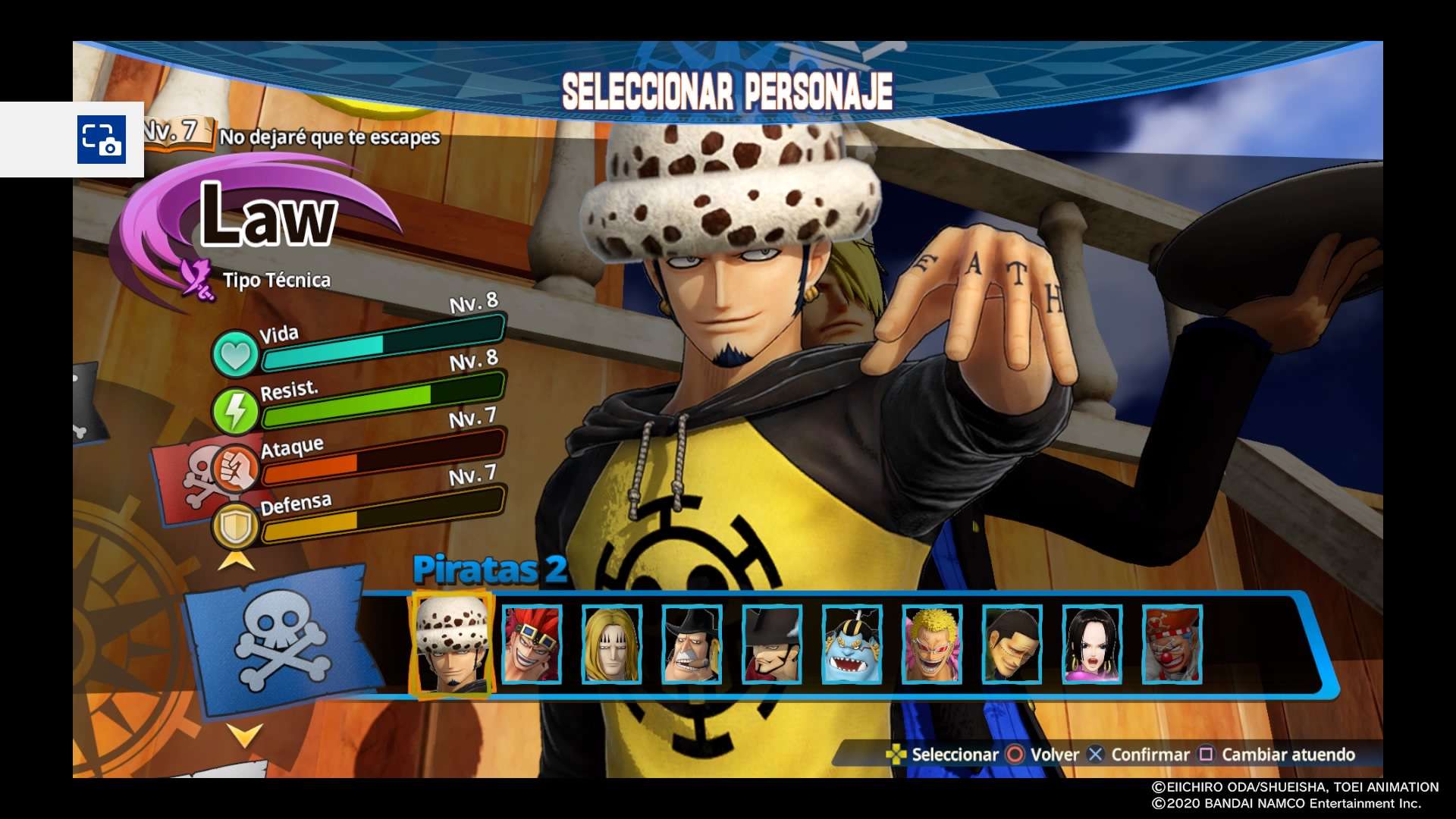The height and width of the screenshot is (819, 1456).
Task: Switch to previous category with up arrow
Action: [x=237, y=561]
